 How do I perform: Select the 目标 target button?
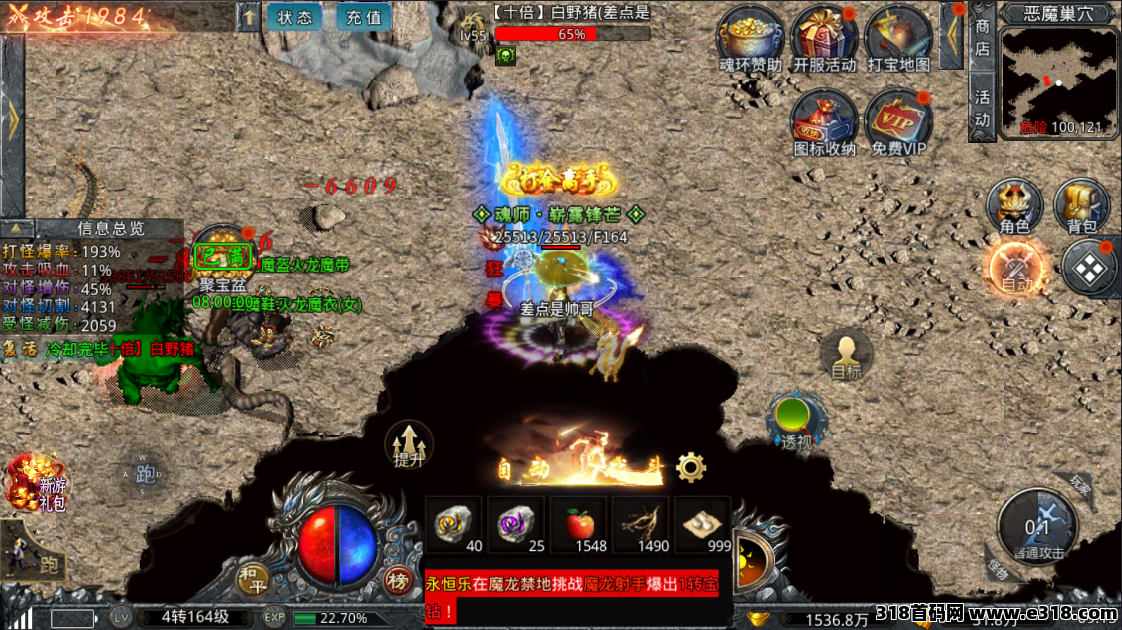tap(846, 356)
